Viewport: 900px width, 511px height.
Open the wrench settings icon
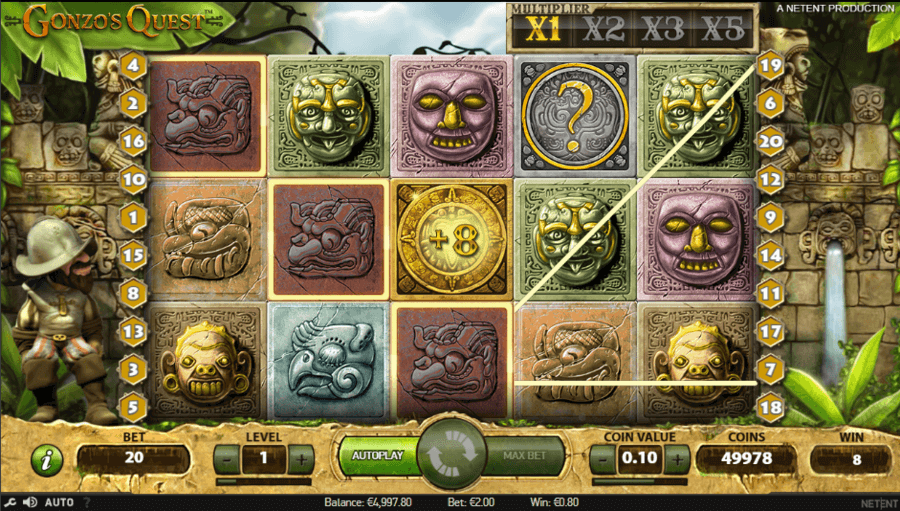coord(10,502)
